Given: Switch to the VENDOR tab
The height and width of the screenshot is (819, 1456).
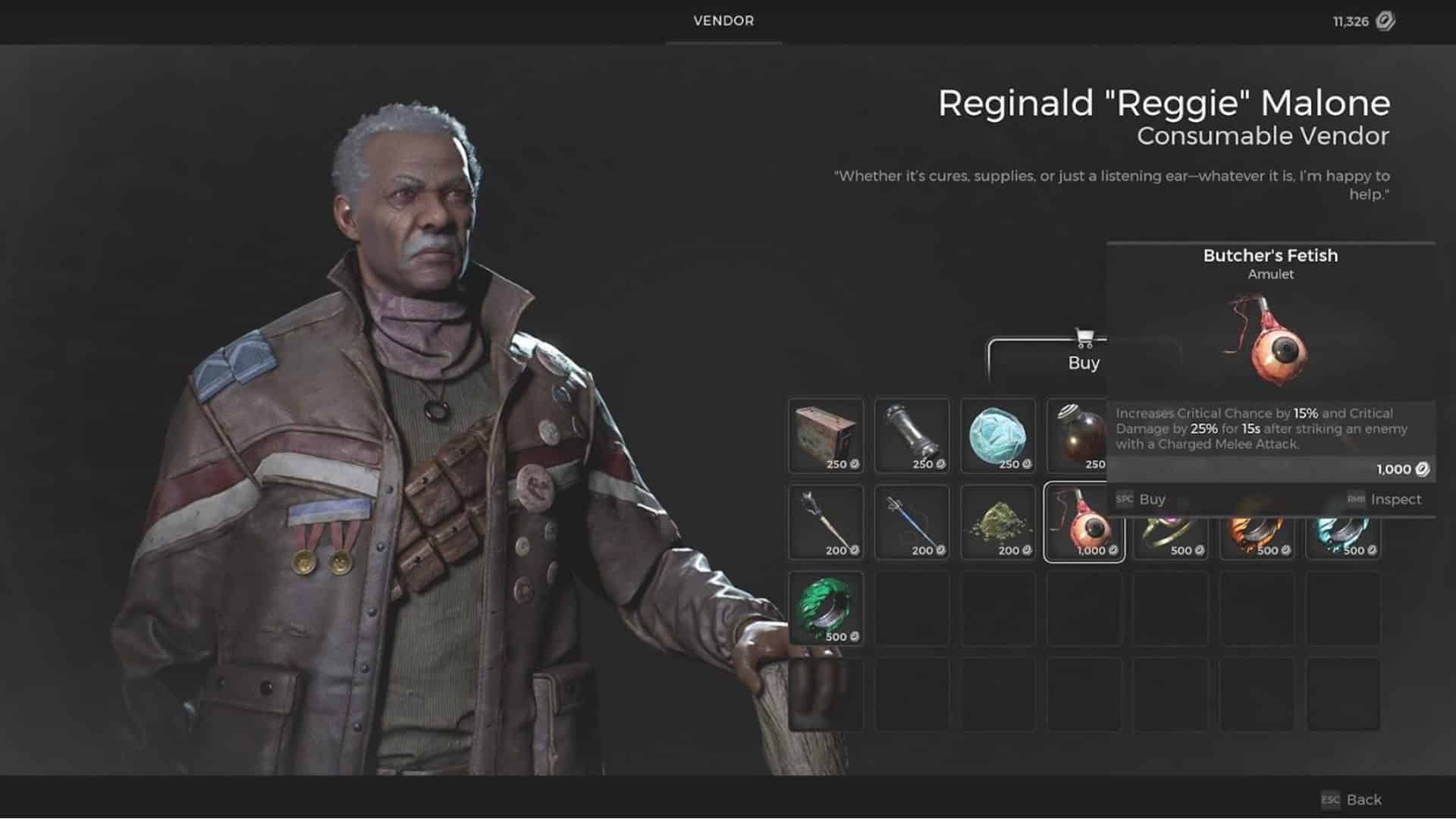Looking at the screenshot, I should [x=722, y=21].
